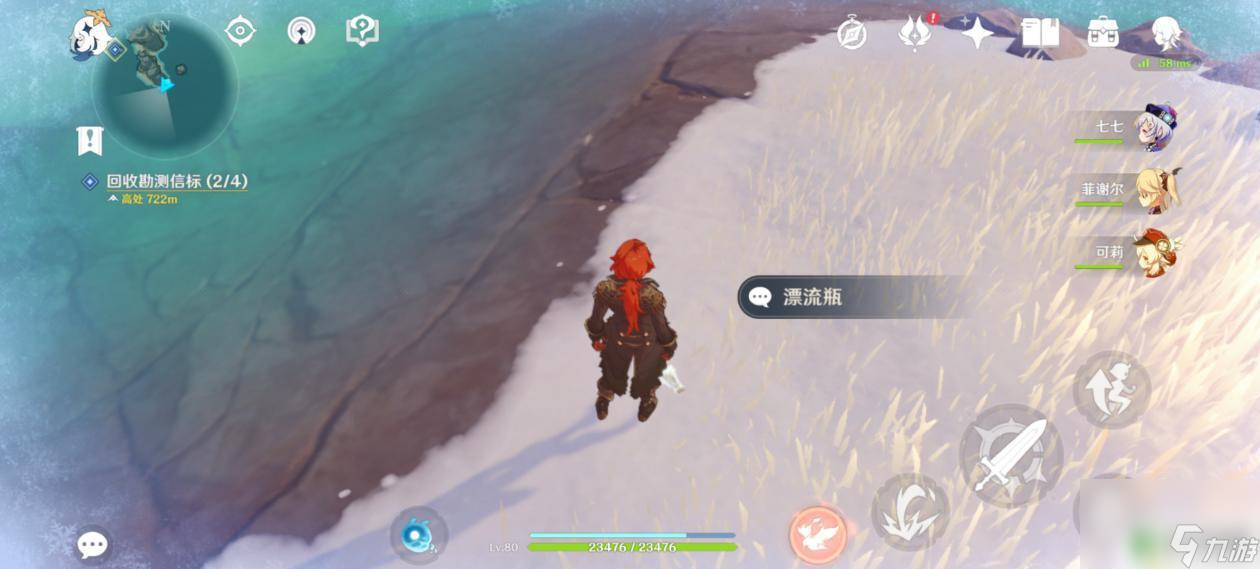Tap the jump button
Screen dimensions: 1260x569
(1112, 390)
